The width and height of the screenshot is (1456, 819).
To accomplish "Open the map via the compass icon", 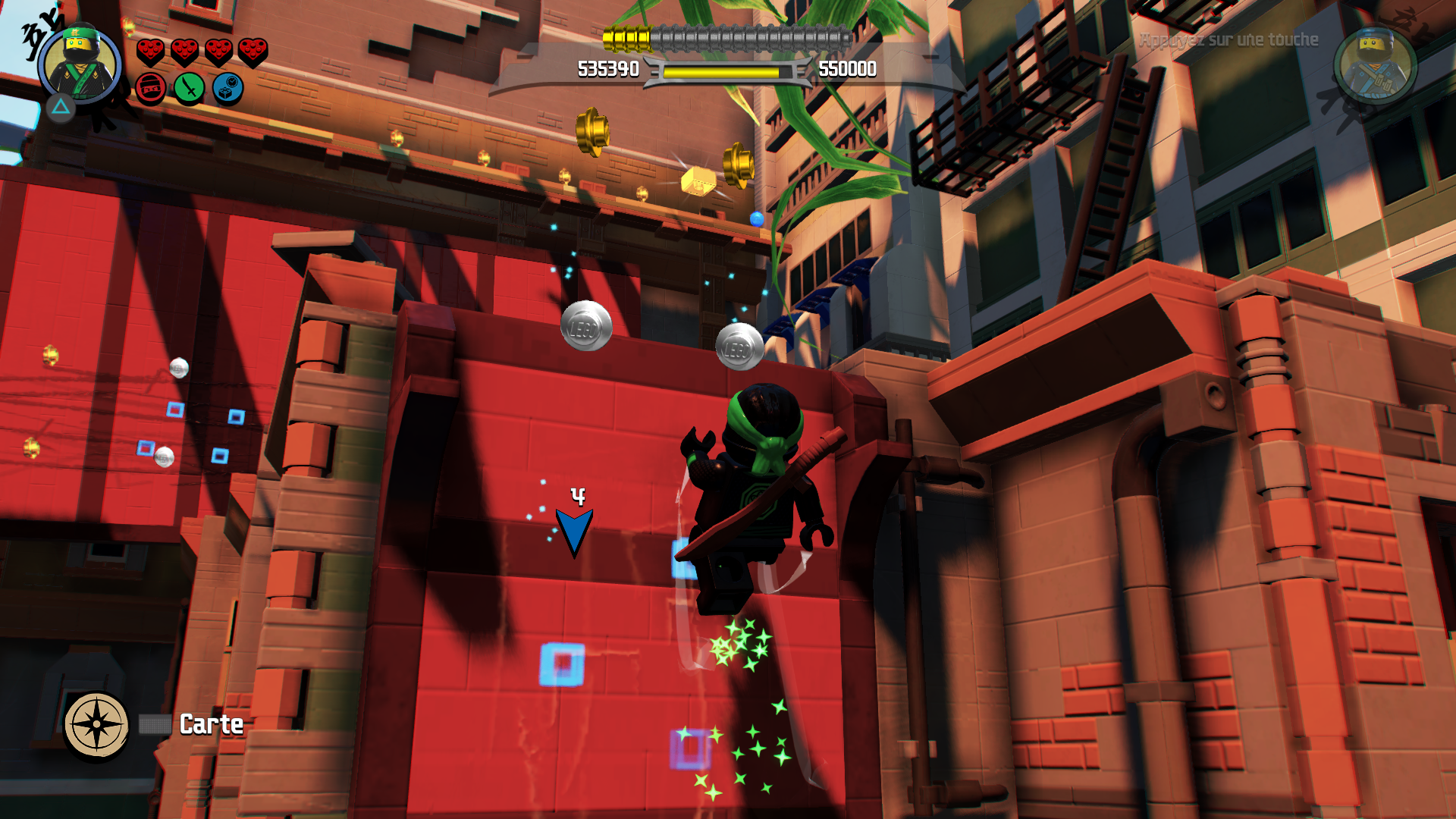I will 96,724.
